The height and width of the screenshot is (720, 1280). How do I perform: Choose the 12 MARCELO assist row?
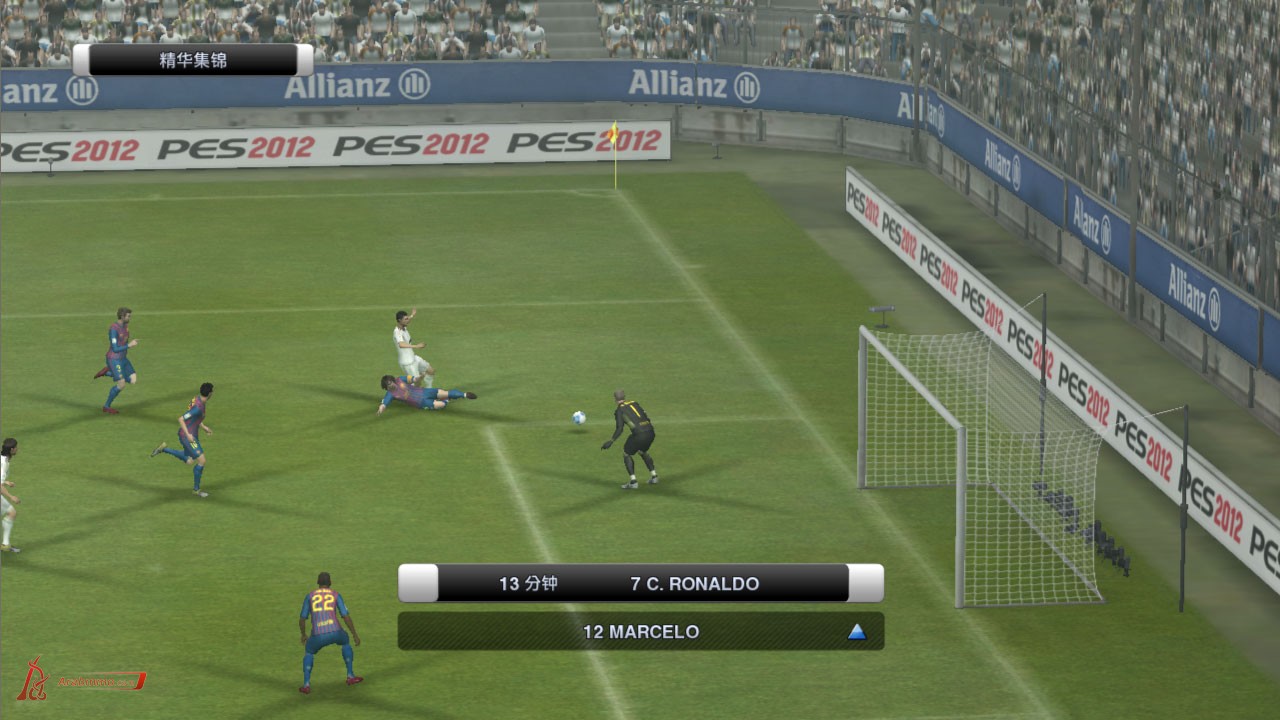(x=640, y=632)
